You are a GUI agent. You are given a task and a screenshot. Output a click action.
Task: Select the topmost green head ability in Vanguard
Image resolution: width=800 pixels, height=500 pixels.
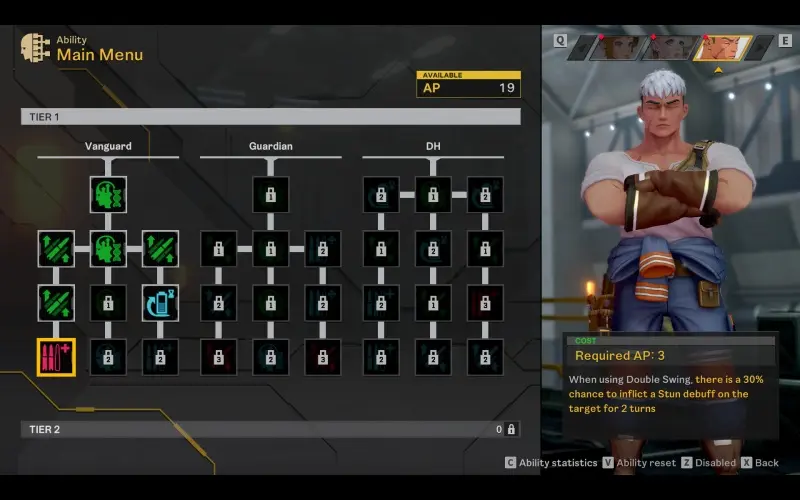coord(108,195)
